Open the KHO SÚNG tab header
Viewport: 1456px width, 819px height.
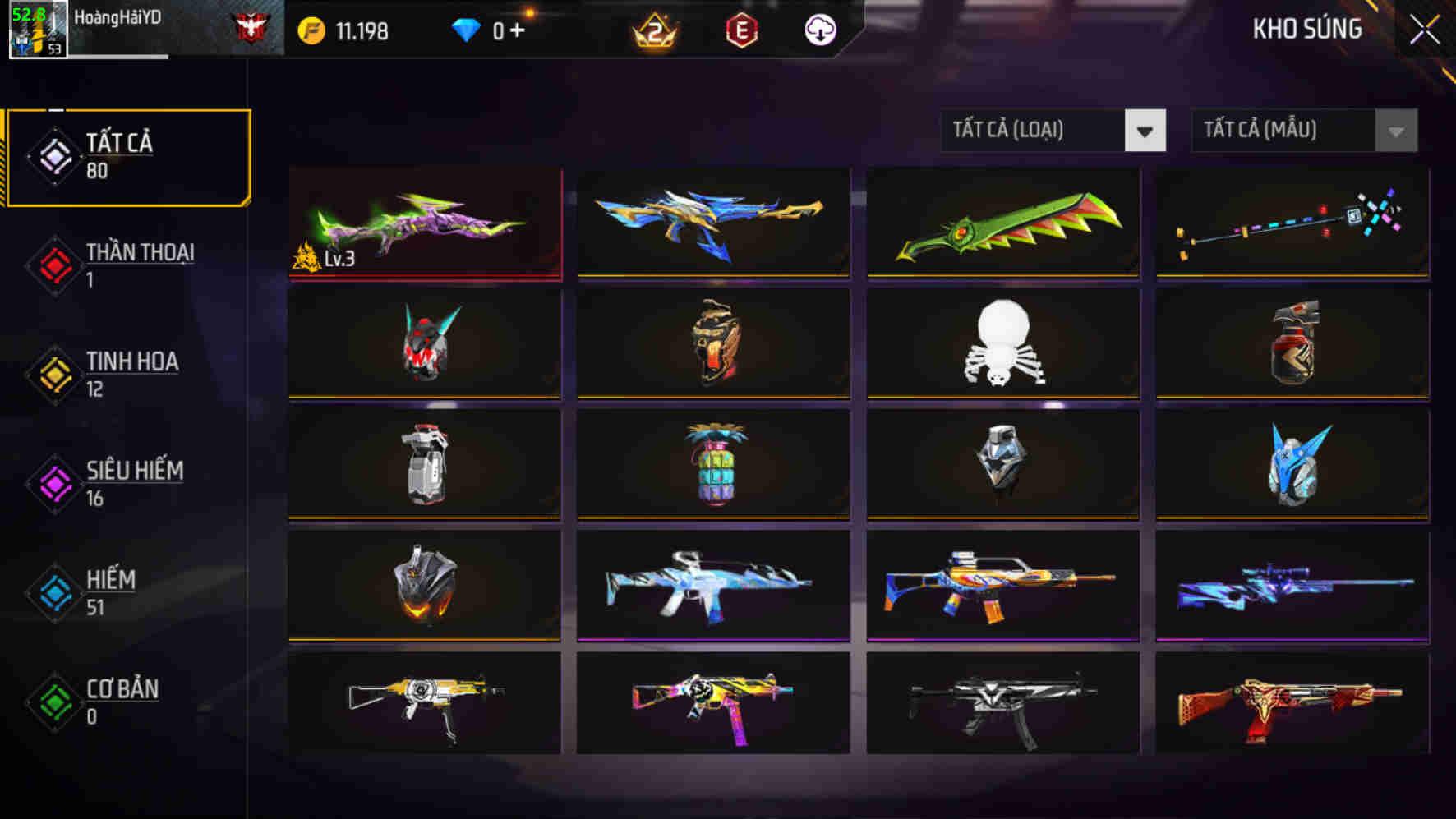point(1306,29)
